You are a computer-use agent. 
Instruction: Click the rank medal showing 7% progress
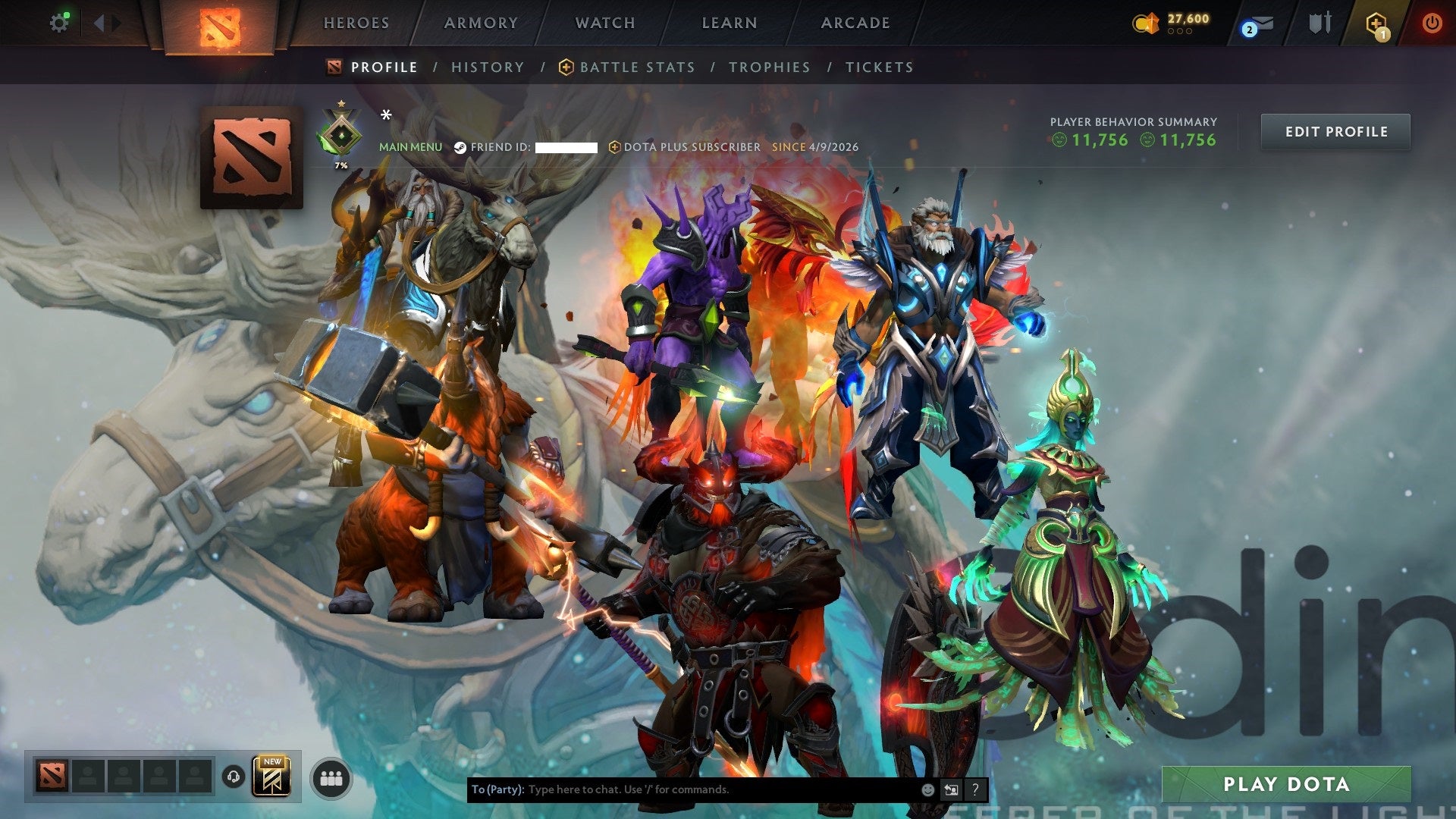click(341, 133)
